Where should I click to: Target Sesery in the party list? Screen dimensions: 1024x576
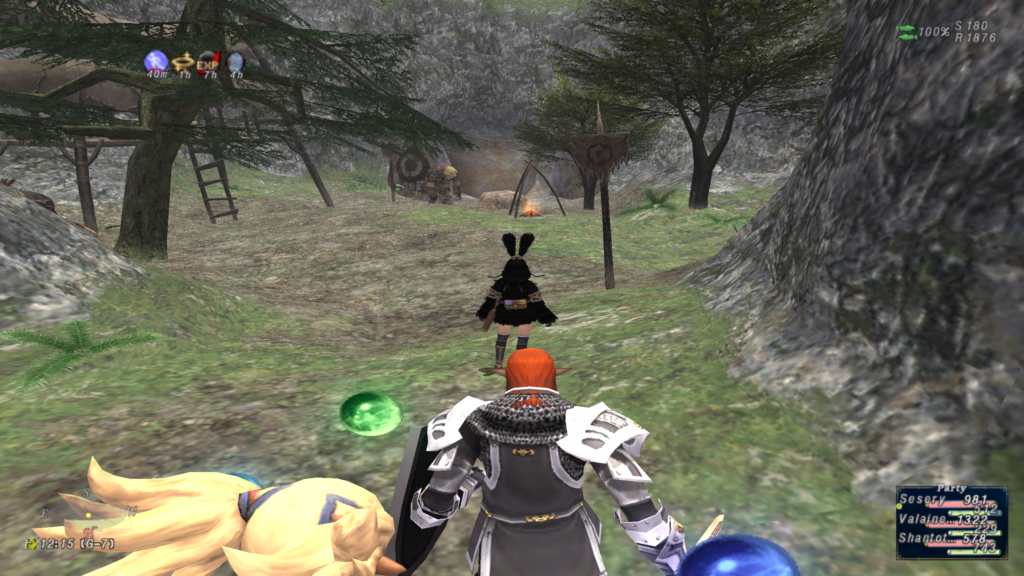pos(951,500)
